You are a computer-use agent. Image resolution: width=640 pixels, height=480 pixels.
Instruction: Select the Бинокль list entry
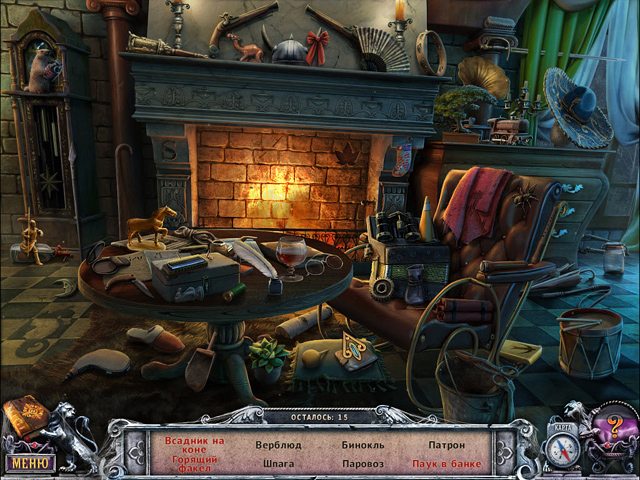(364, 443)
